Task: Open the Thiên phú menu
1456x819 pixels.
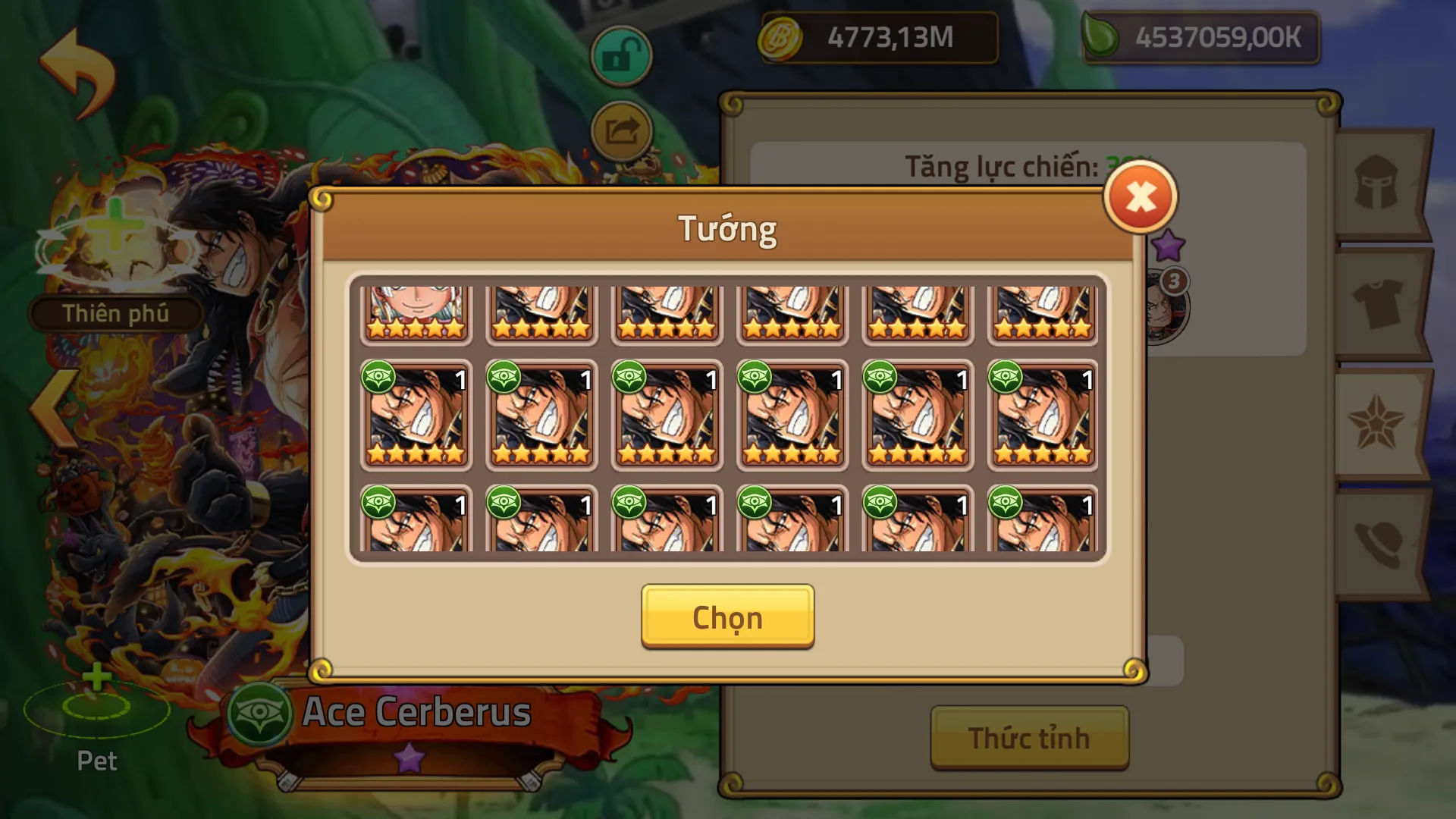Action: click(115, 313)
